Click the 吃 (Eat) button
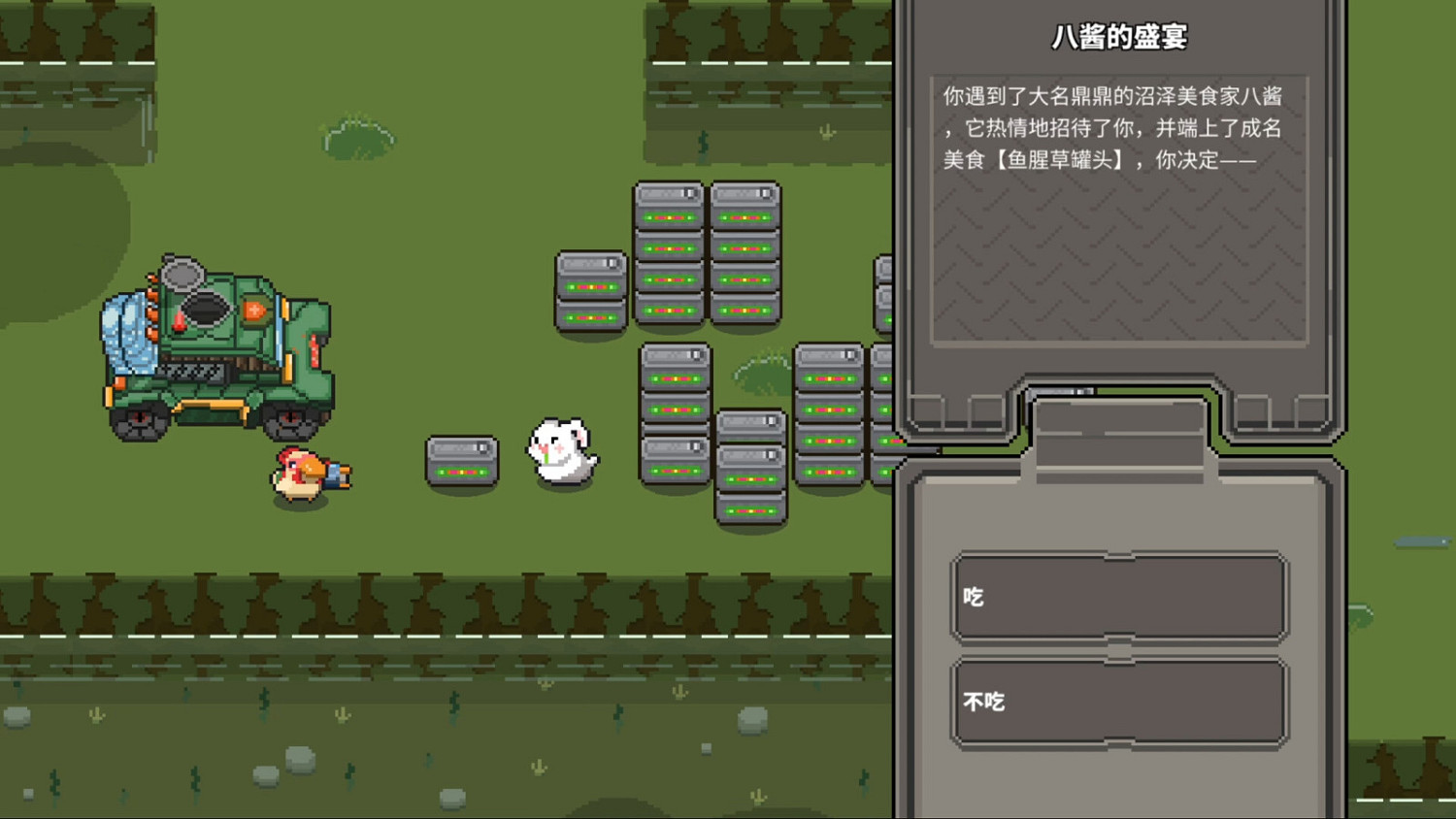 pyautogui.click(x=1117, y=596)
